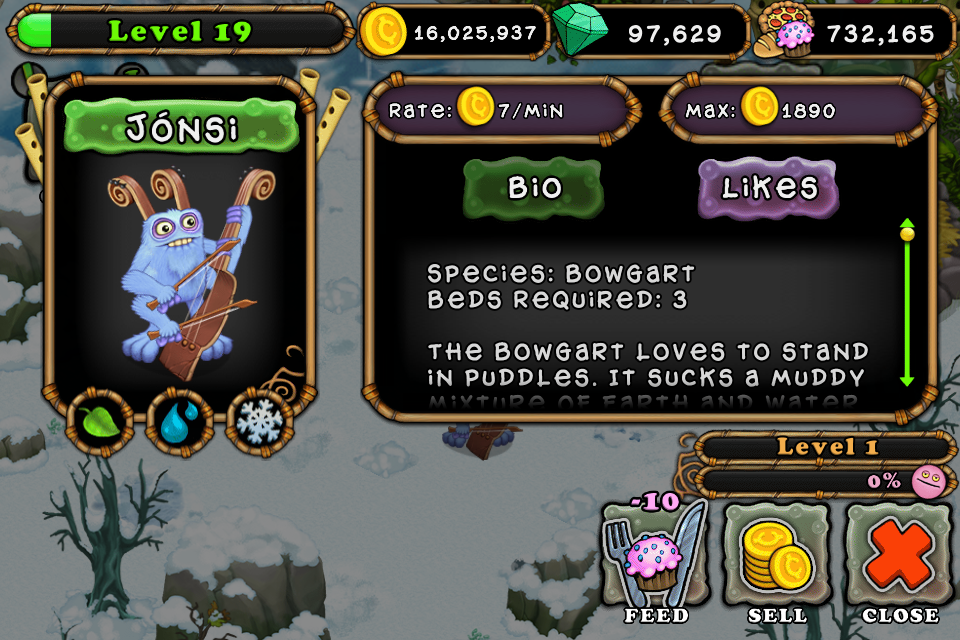Open the coin balance counter

tap(455, 32)
